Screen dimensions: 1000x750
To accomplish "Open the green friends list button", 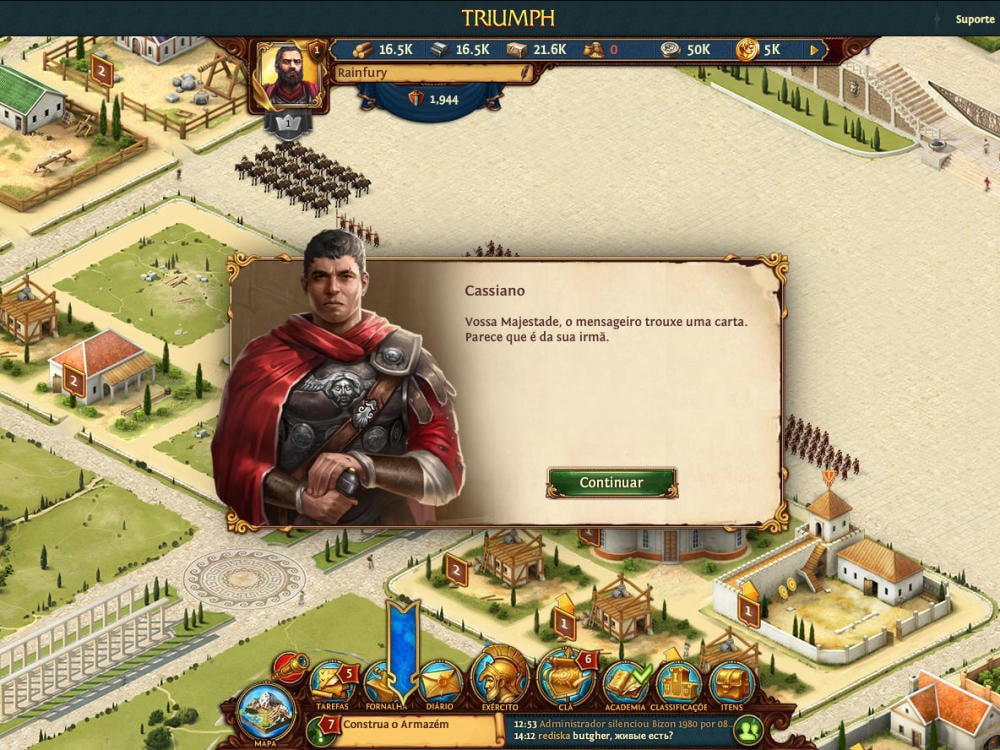I will tap(749, 729).
